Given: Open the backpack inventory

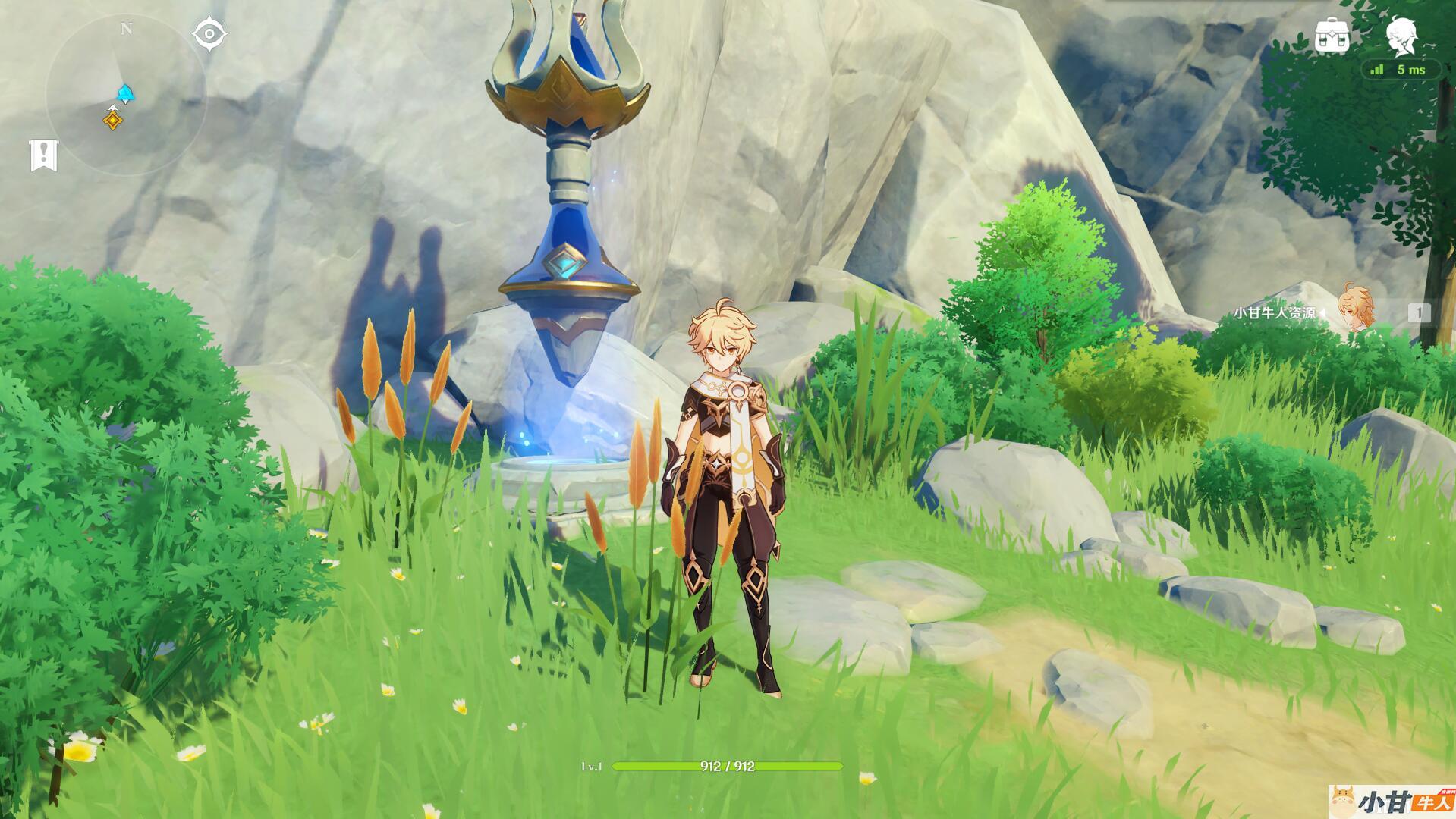Looking at the screenshot, I should (x=1332, y=36).
